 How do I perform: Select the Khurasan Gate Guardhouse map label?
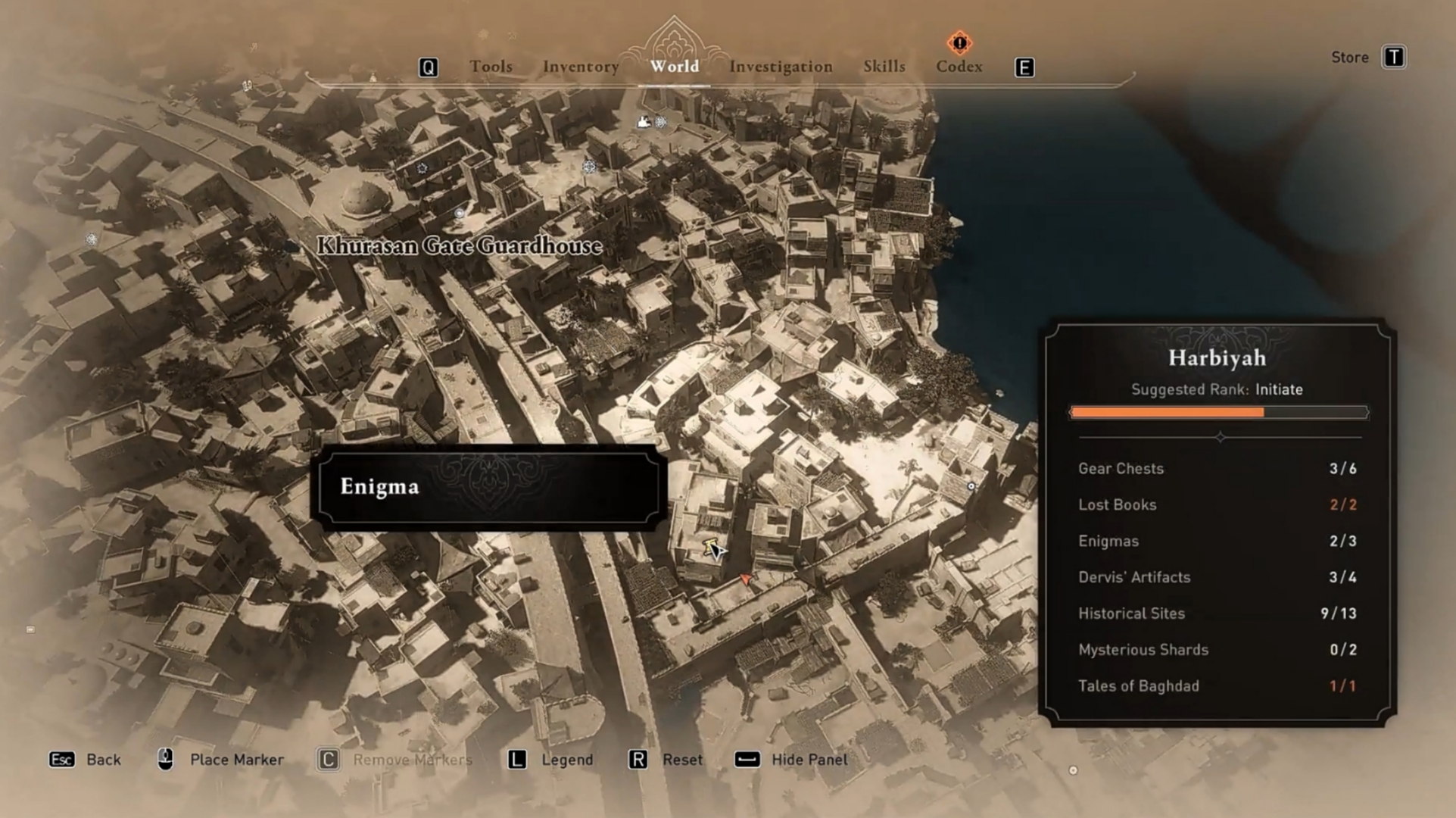[x=459, y=245]
